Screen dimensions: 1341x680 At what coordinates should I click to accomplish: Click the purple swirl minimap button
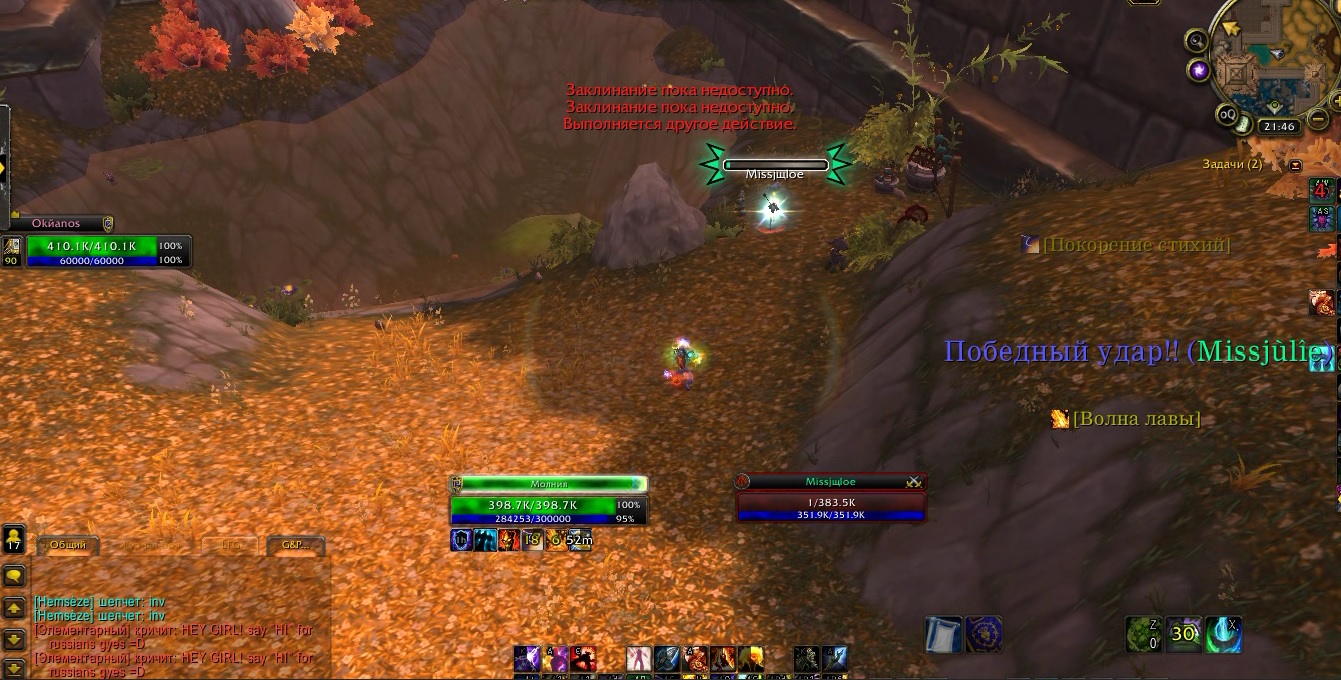coord(1198,70)
